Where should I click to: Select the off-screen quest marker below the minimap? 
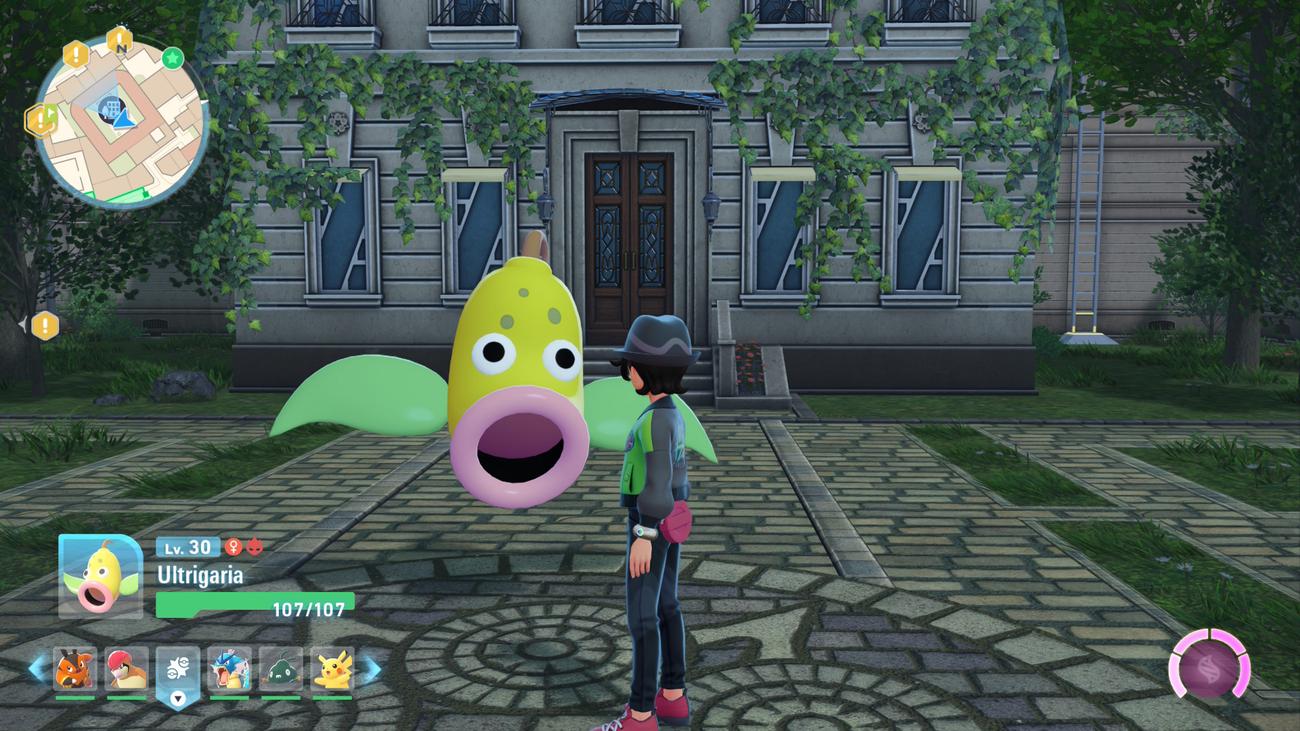pos(45,325)
